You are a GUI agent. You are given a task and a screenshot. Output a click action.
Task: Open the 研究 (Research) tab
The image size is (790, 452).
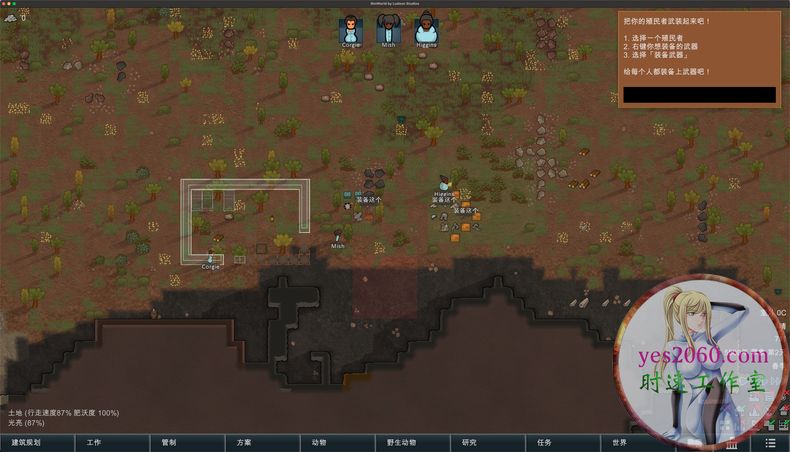(469, 442)
